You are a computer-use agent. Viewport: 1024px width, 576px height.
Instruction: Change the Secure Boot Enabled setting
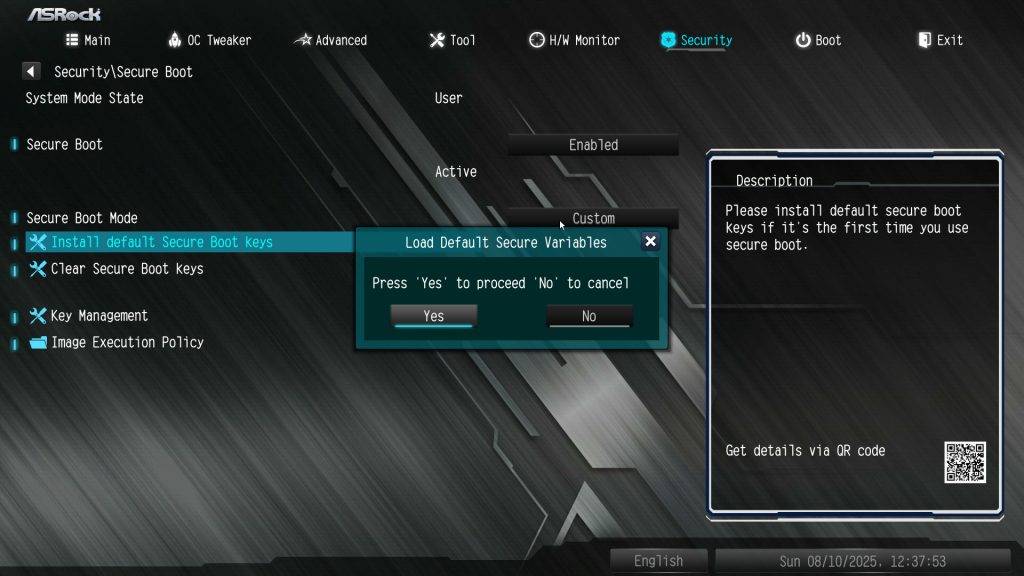(x=593, y=145)
